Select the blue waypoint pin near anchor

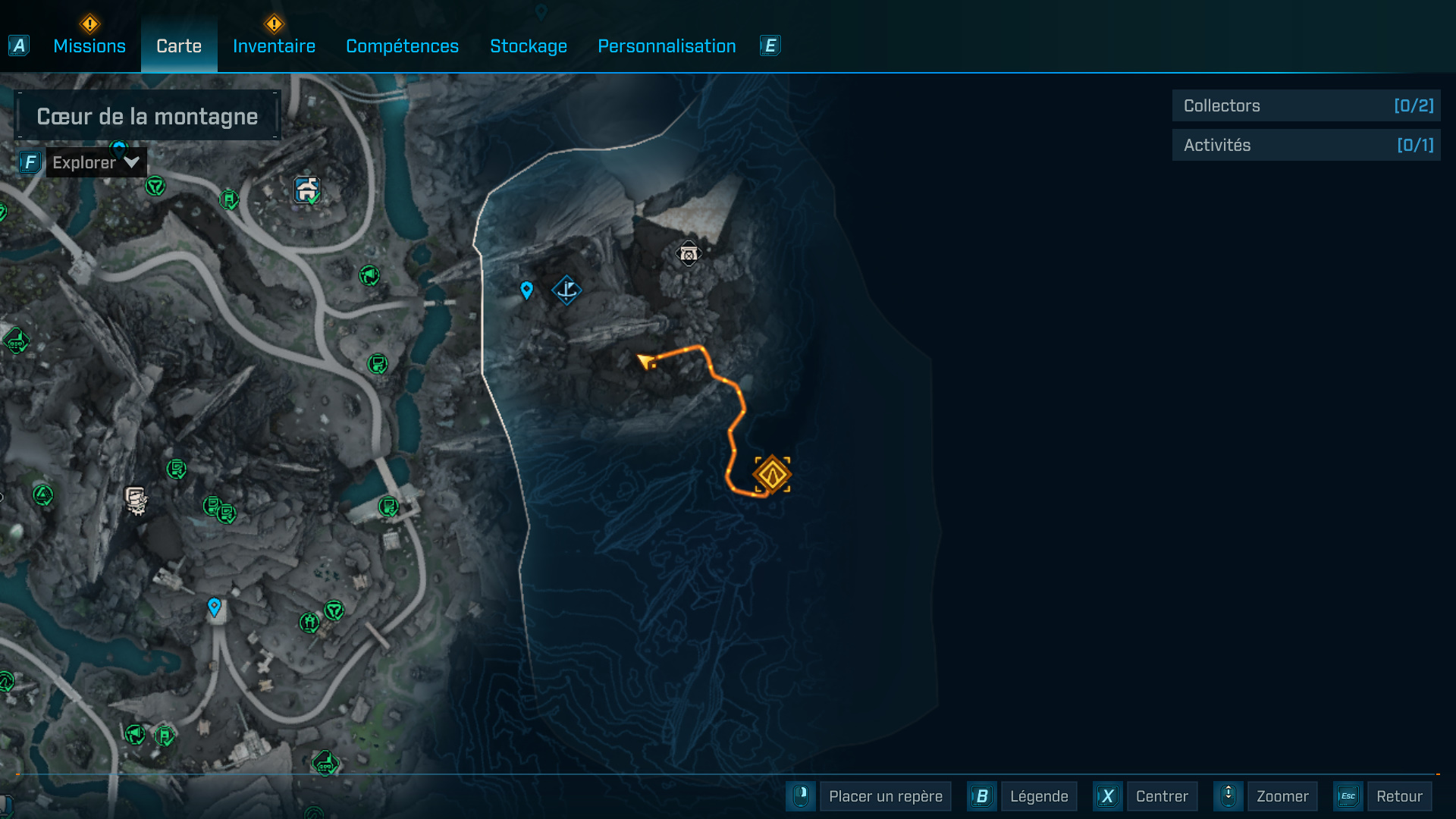tap(527, 290)
